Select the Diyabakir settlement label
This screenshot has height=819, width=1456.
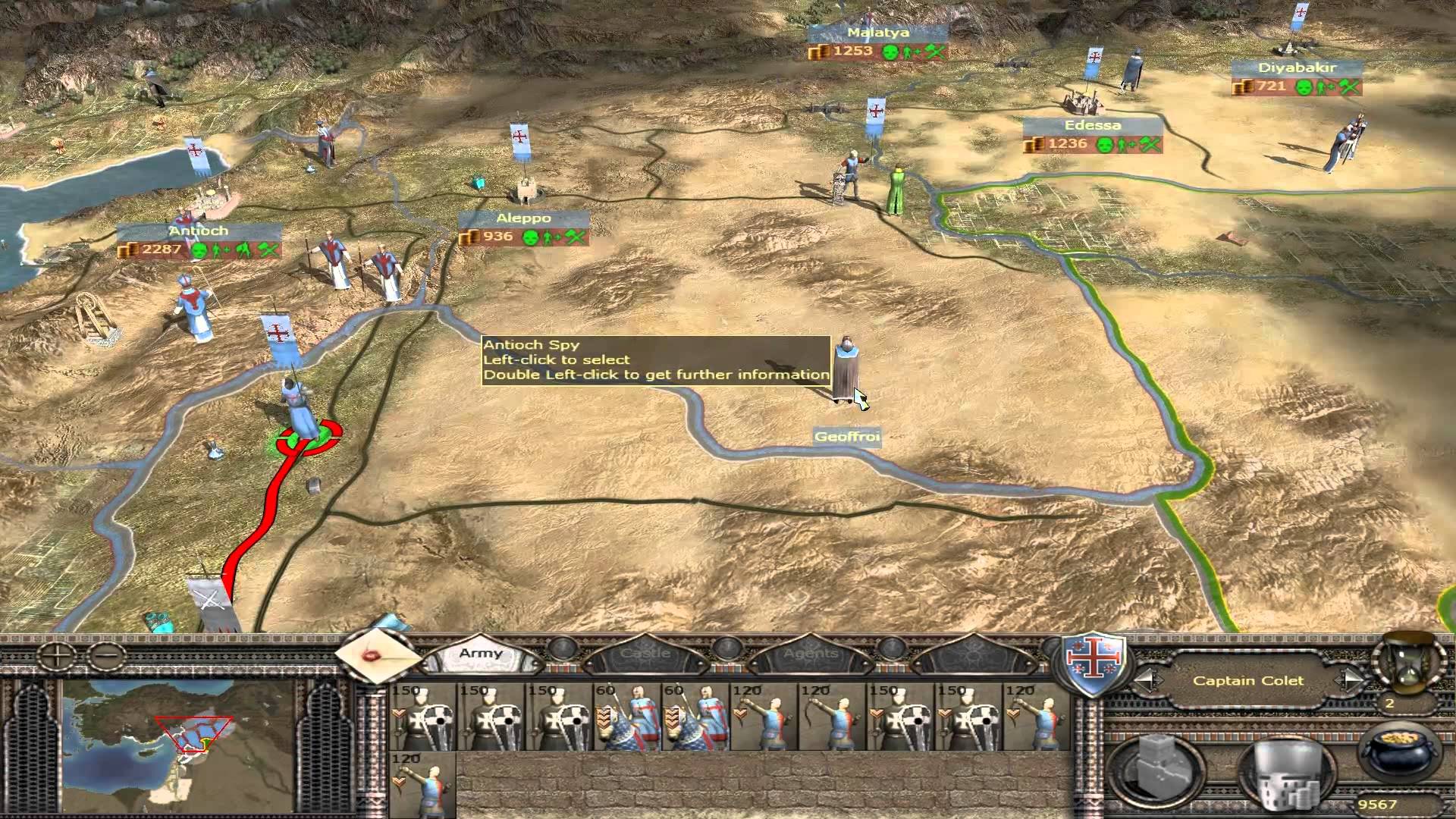[1297, 68]
